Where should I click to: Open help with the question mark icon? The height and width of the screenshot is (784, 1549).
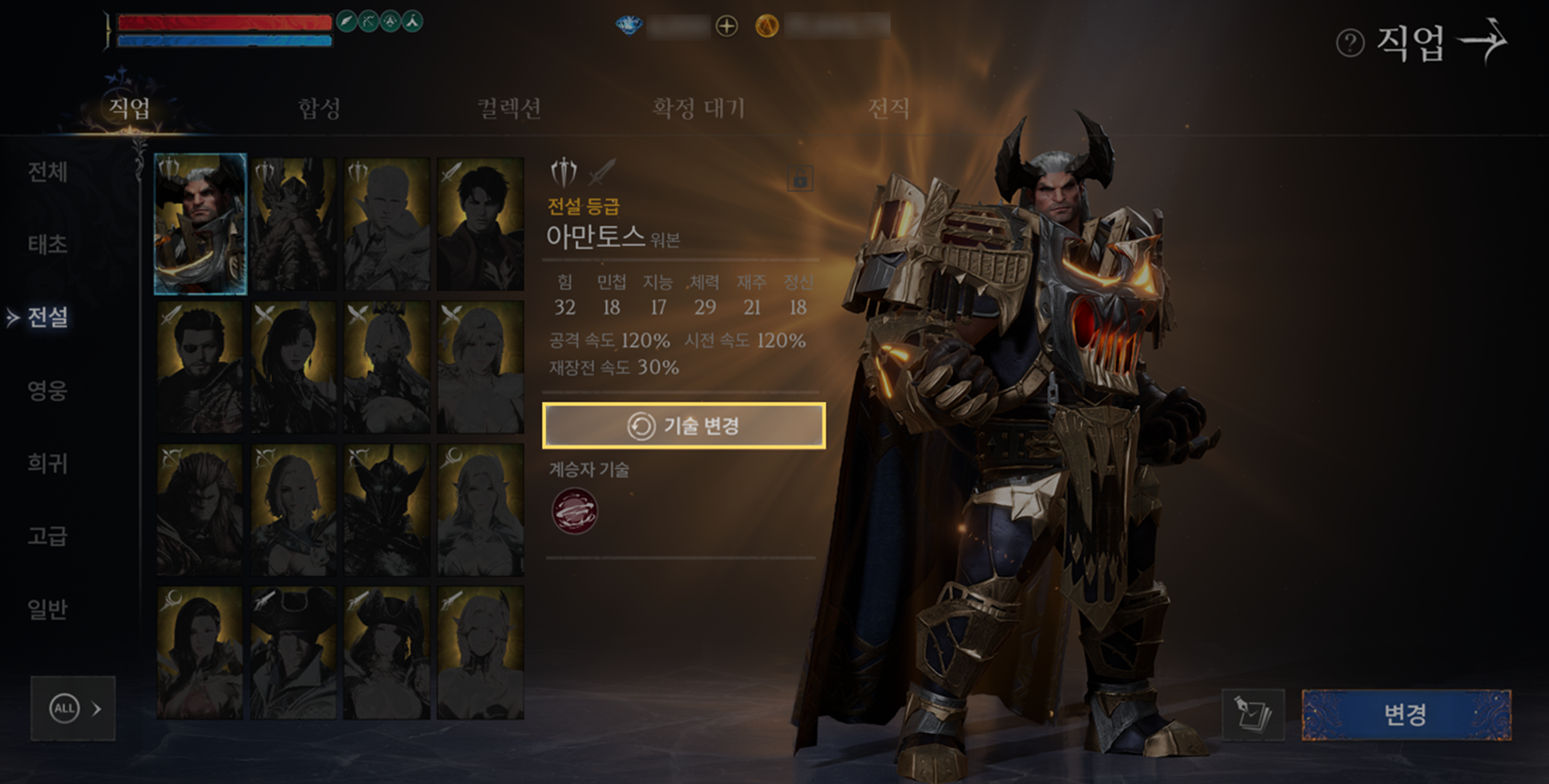pos(1350,42)
